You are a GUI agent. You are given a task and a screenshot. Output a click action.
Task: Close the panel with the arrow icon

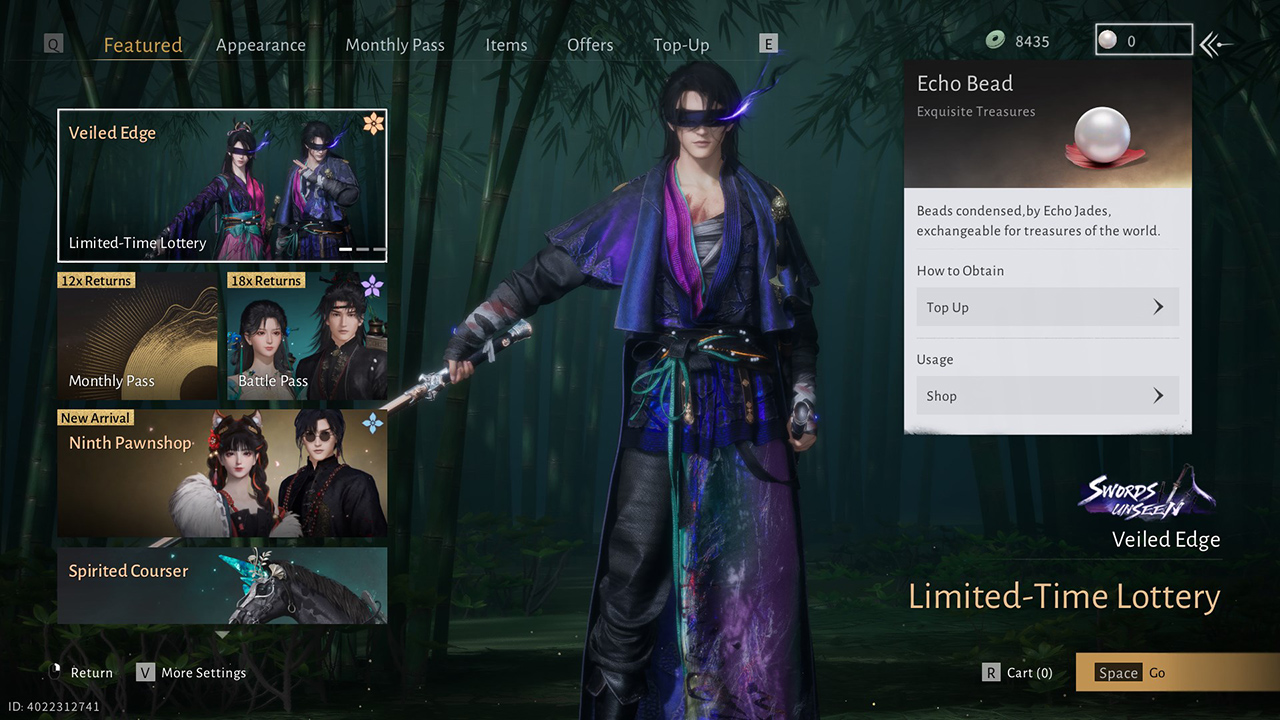[1216, 43]
